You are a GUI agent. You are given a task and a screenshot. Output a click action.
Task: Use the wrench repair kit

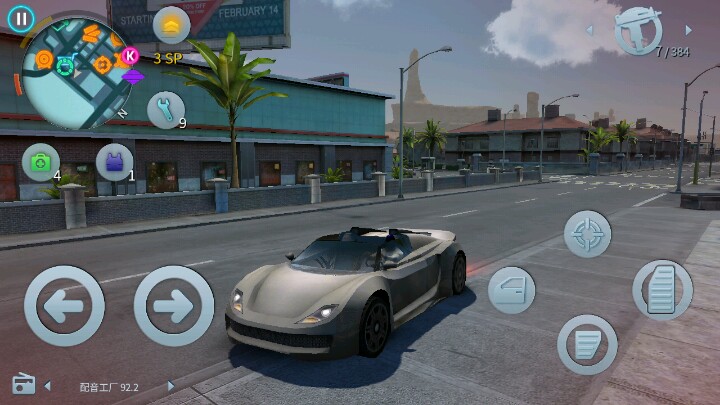pyautogui.click(x=166, y=110)
